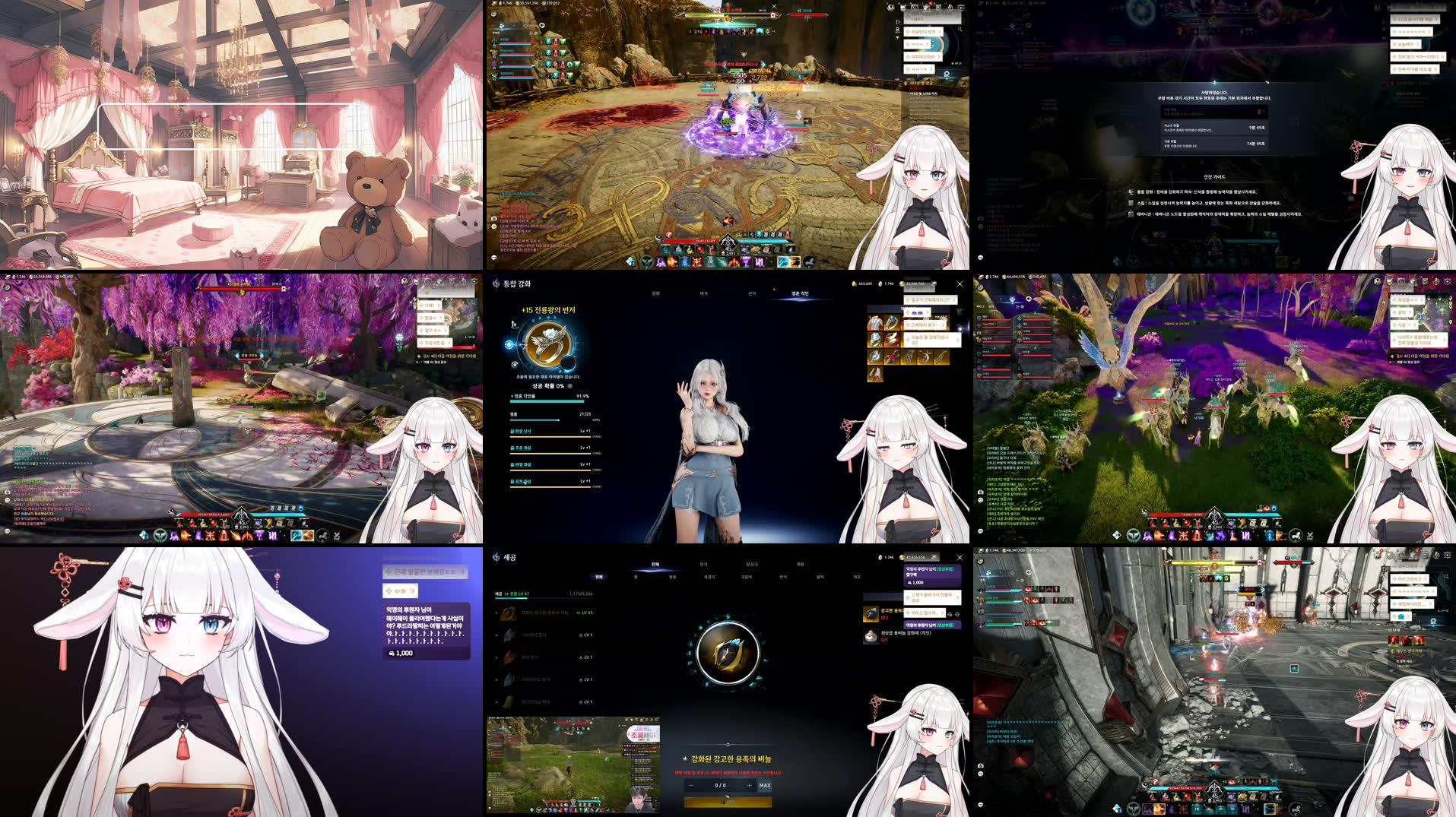Select the radio button for the second crafting recipe
This screenshot has width=1456, height=817.
(x=495, y=635)
